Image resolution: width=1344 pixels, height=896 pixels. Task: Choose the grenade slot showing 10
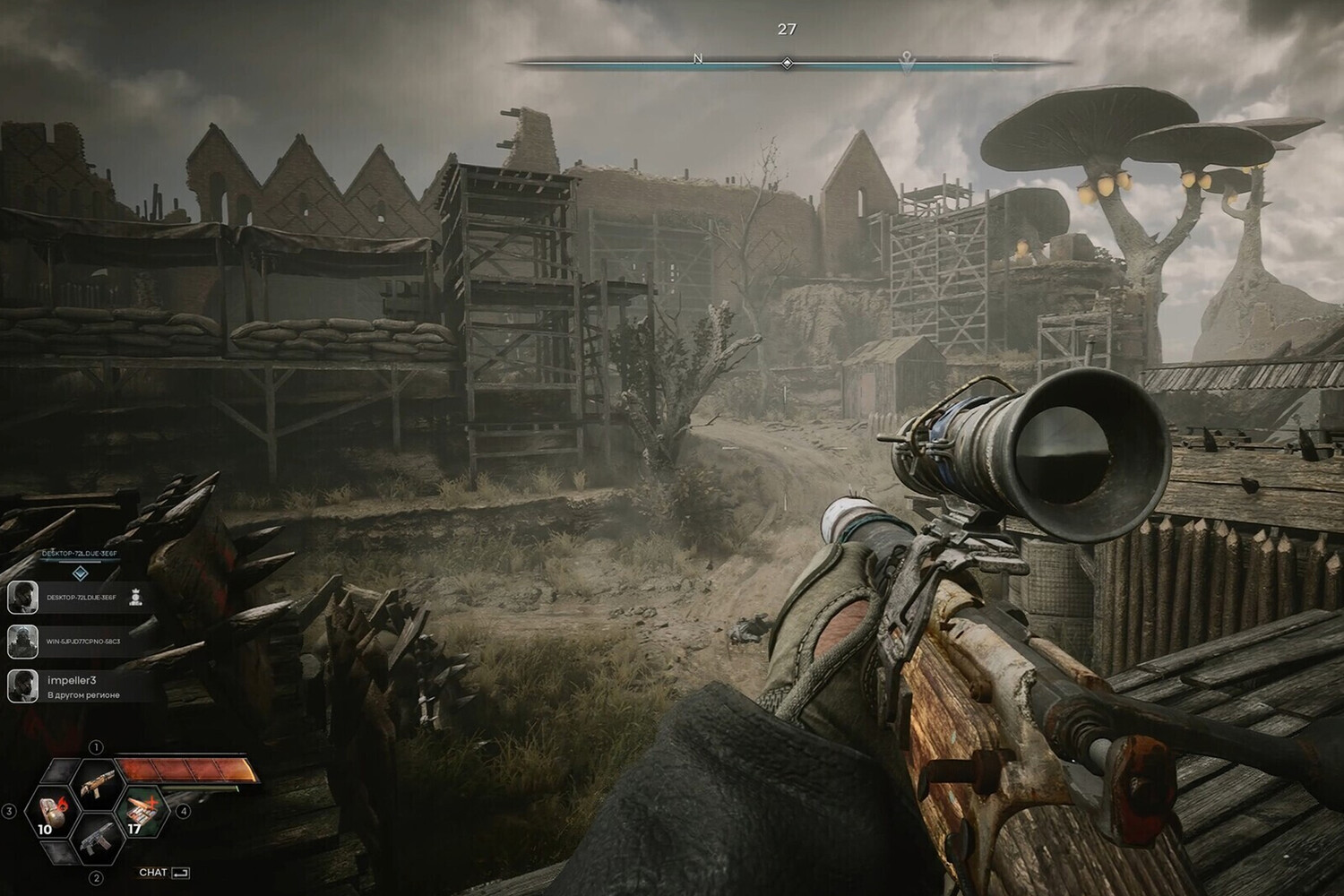(52, 812)
